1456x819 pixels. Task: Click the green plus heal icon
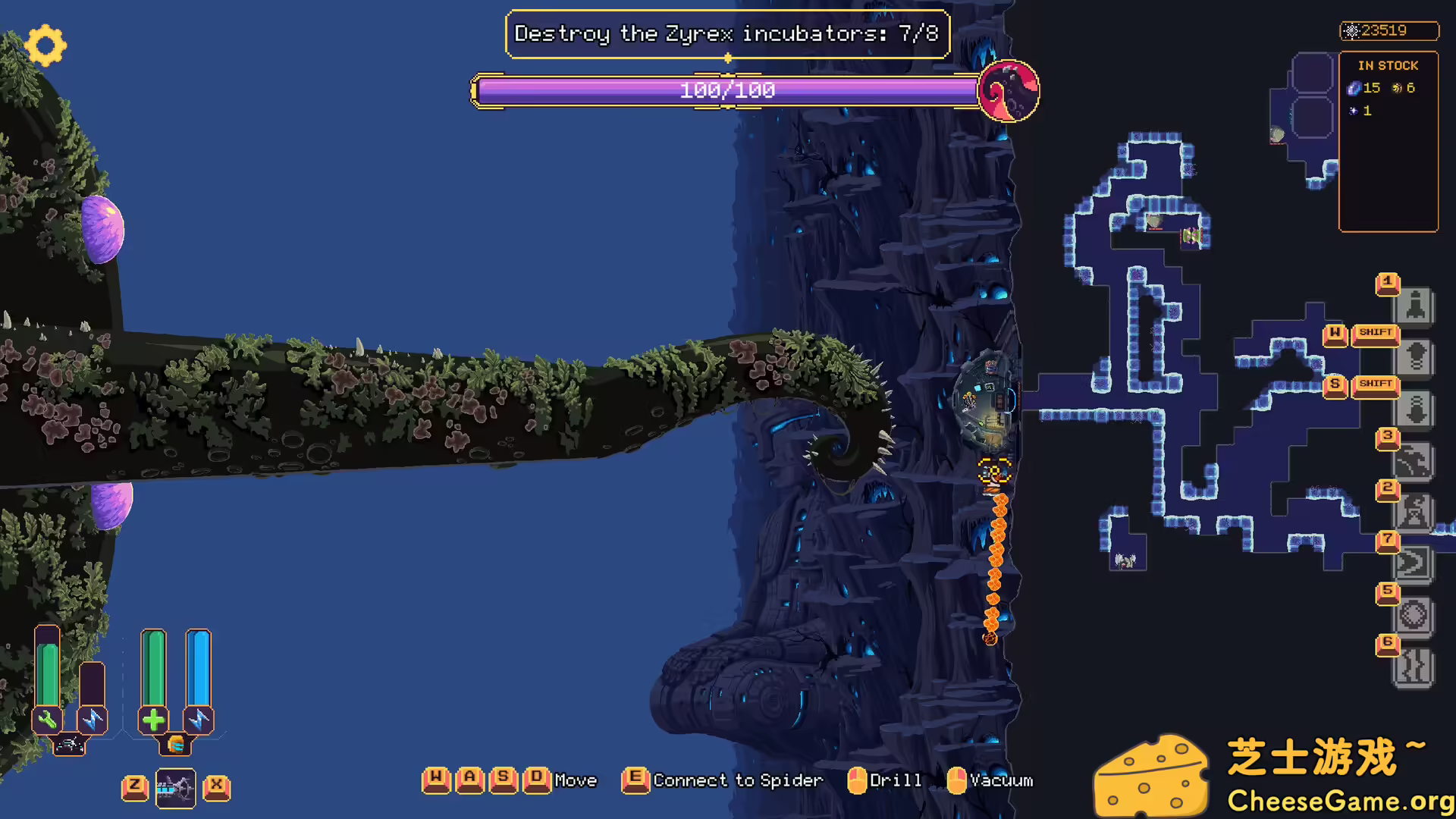(x=154, y=720)
